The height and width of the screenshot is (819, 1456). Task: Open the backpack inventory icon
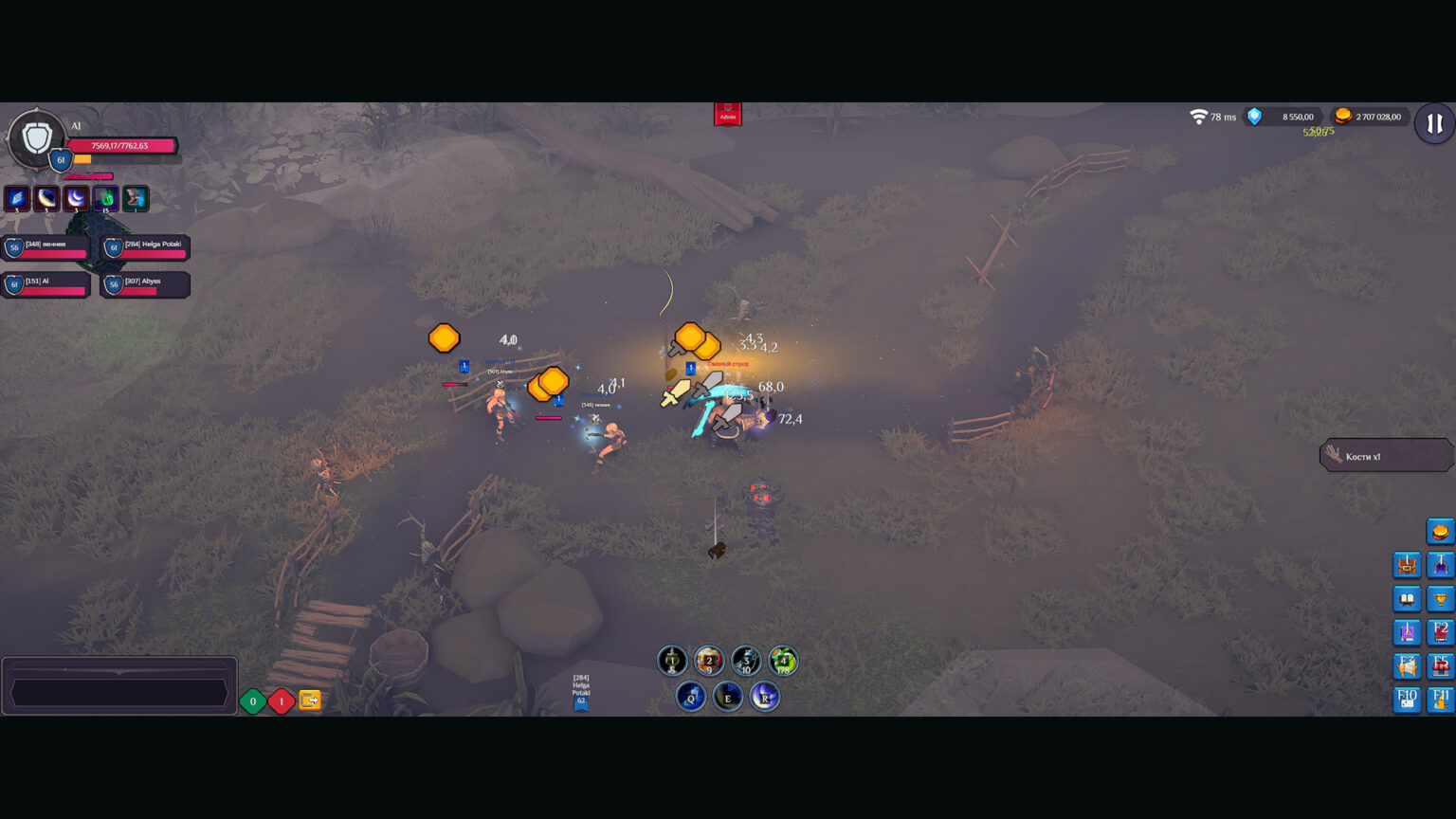point(1407,565)
